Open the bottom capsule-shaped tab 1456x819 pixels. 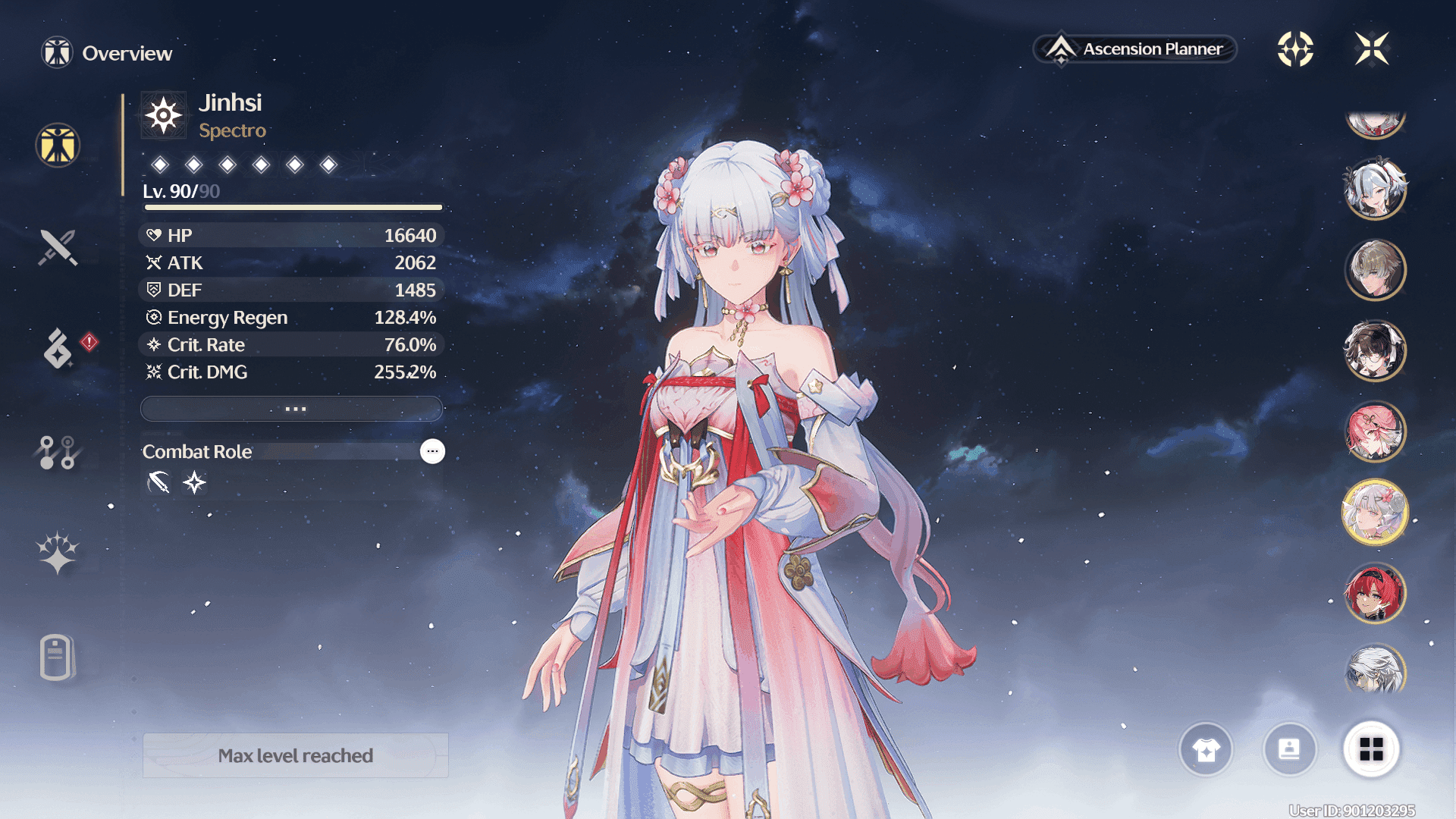point(56,657)
